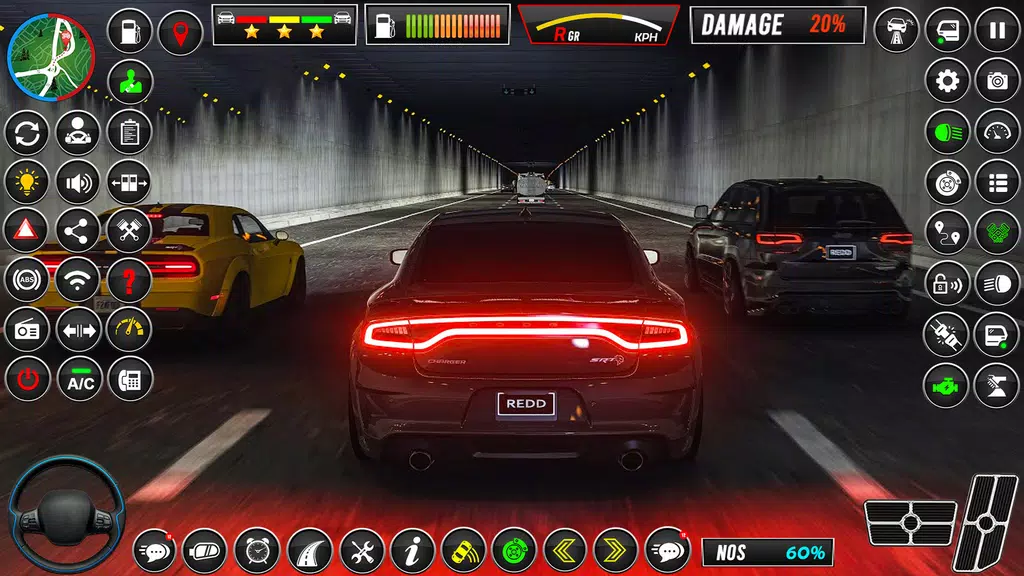1024x576 pixels.
Task: Activate the right turn chevron indicator
Action: coord(615,550)
